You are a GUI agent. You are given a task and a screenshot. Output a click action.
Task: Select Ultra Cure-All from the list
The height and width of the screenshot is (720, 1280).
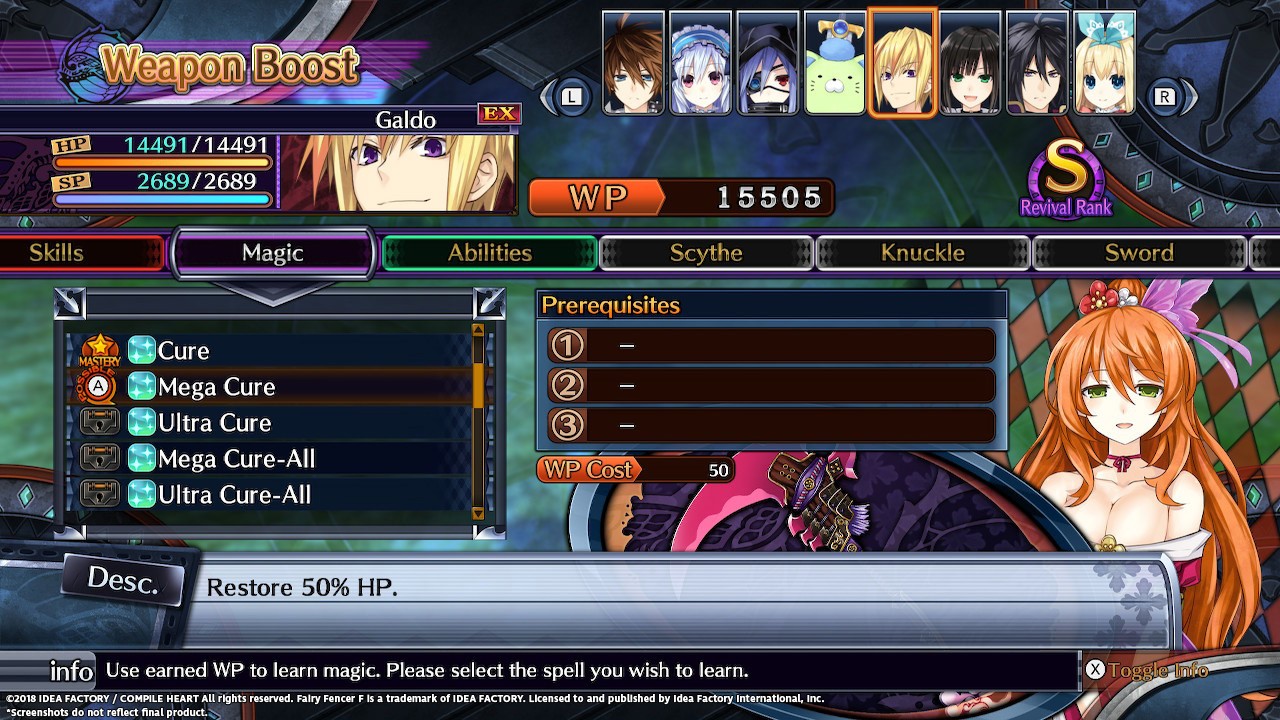[x=234, y=495]
